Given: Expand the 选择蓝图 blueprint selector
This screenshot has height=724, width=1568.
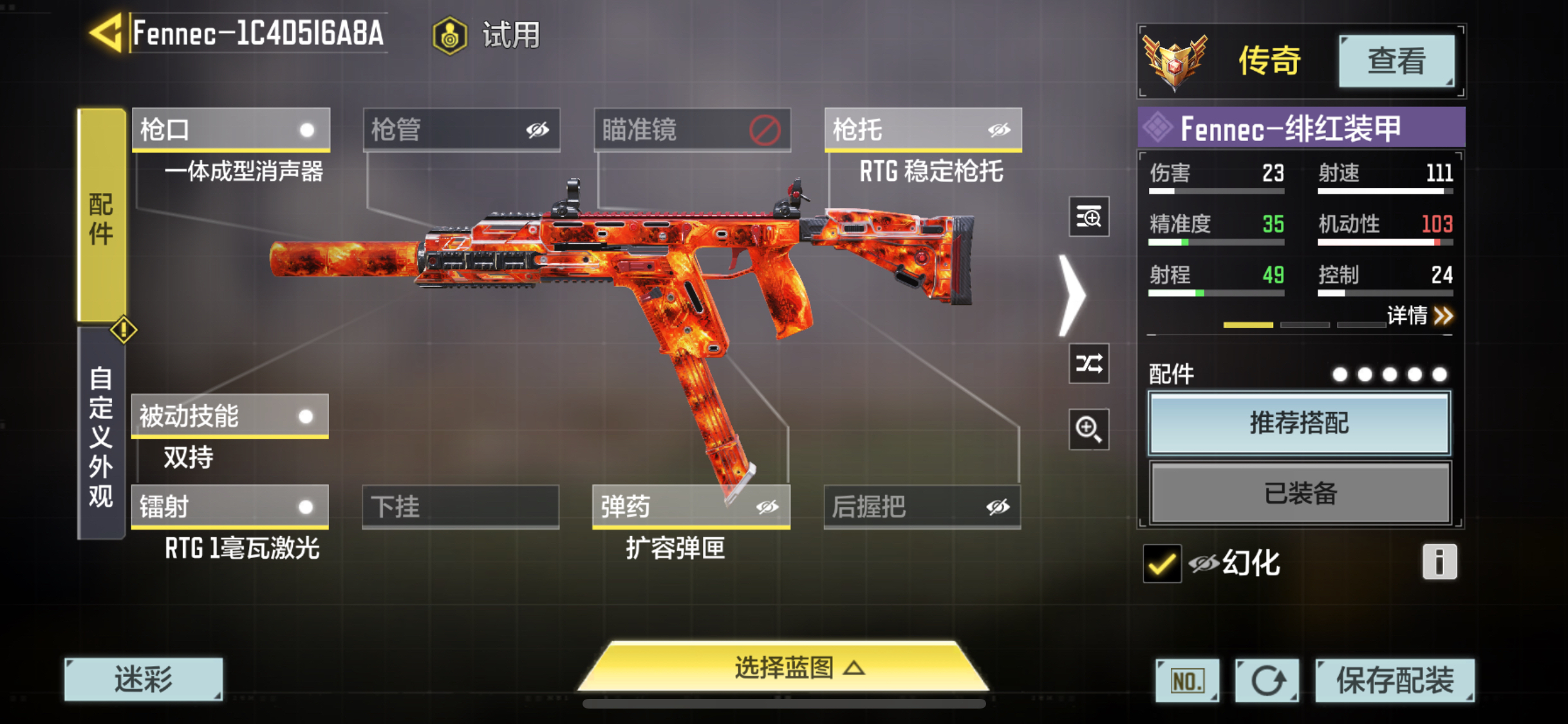Looking at the screenshot, I should (x=784, y=667).
